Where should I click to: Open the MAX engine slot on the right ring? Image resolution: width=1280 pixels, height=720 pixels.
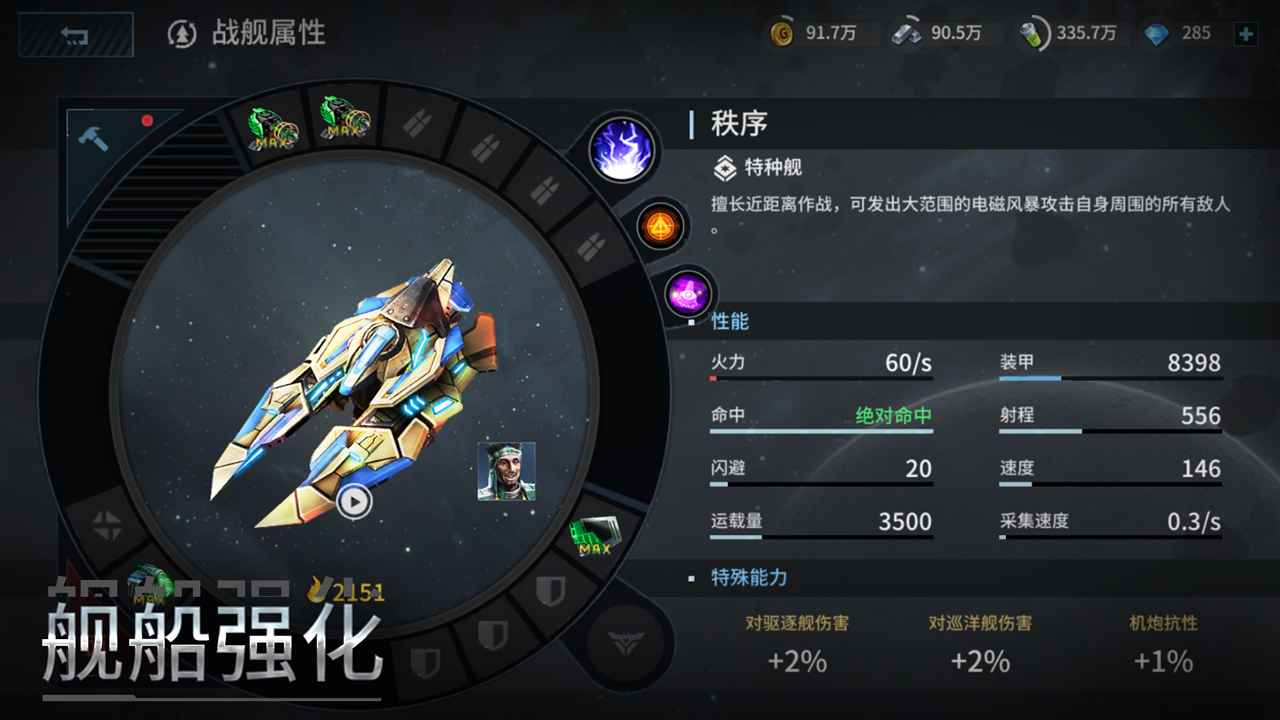[x=596, y=535]
